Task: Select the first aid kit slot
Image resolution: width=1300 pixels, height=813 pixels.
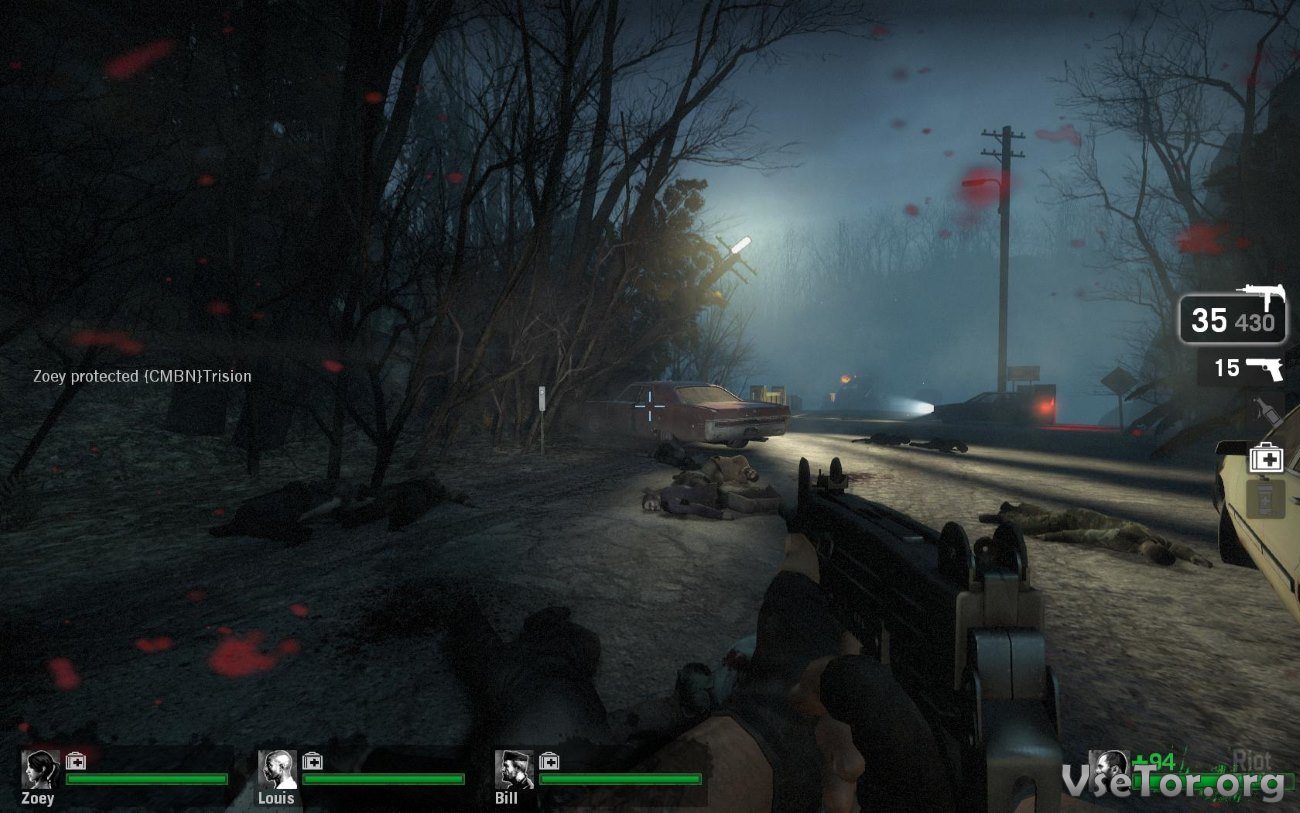Action: (x=1265, y=458)
